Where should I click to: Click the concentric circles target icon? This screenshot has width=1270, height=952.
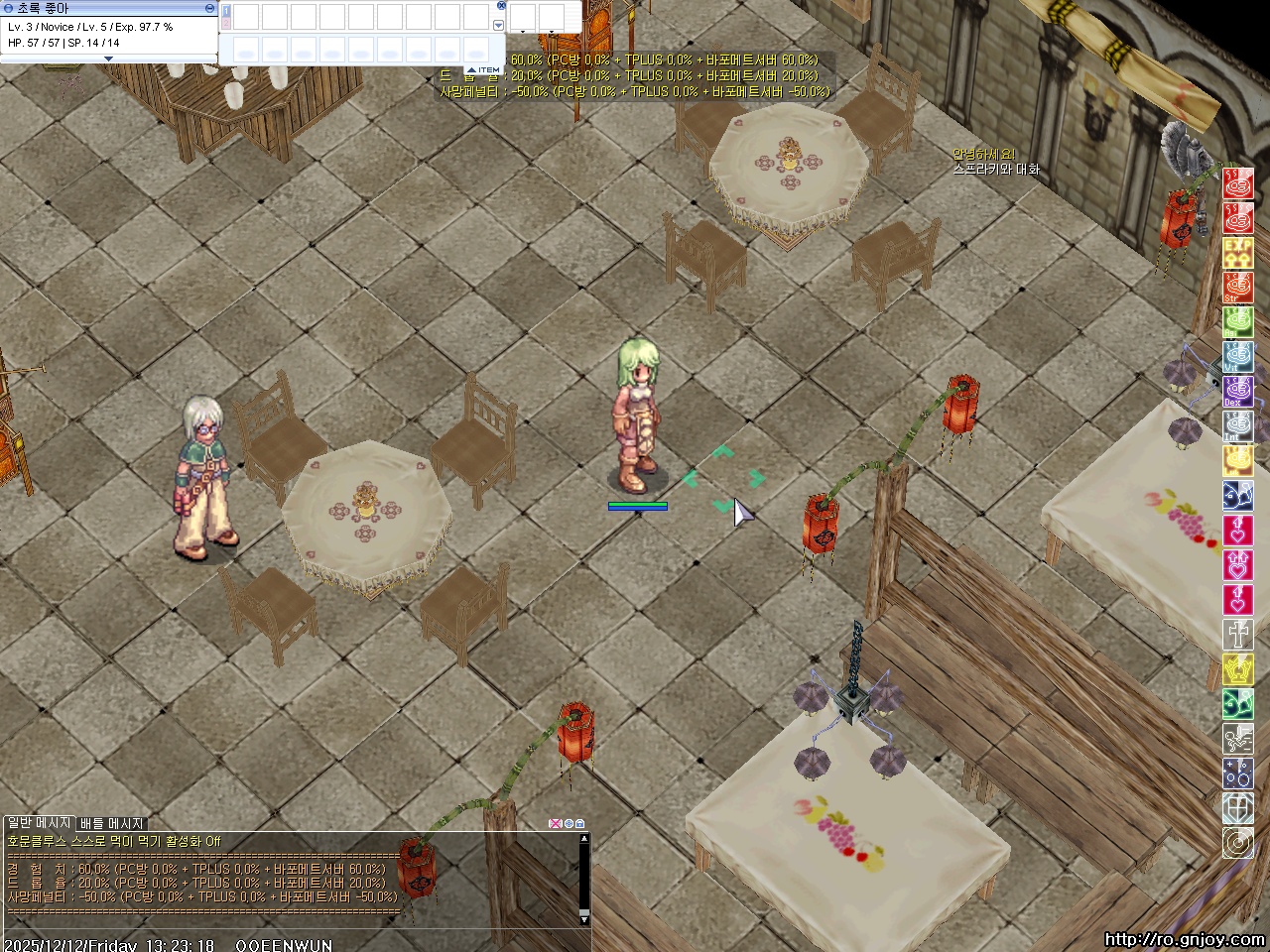[x=1237, y=843]
